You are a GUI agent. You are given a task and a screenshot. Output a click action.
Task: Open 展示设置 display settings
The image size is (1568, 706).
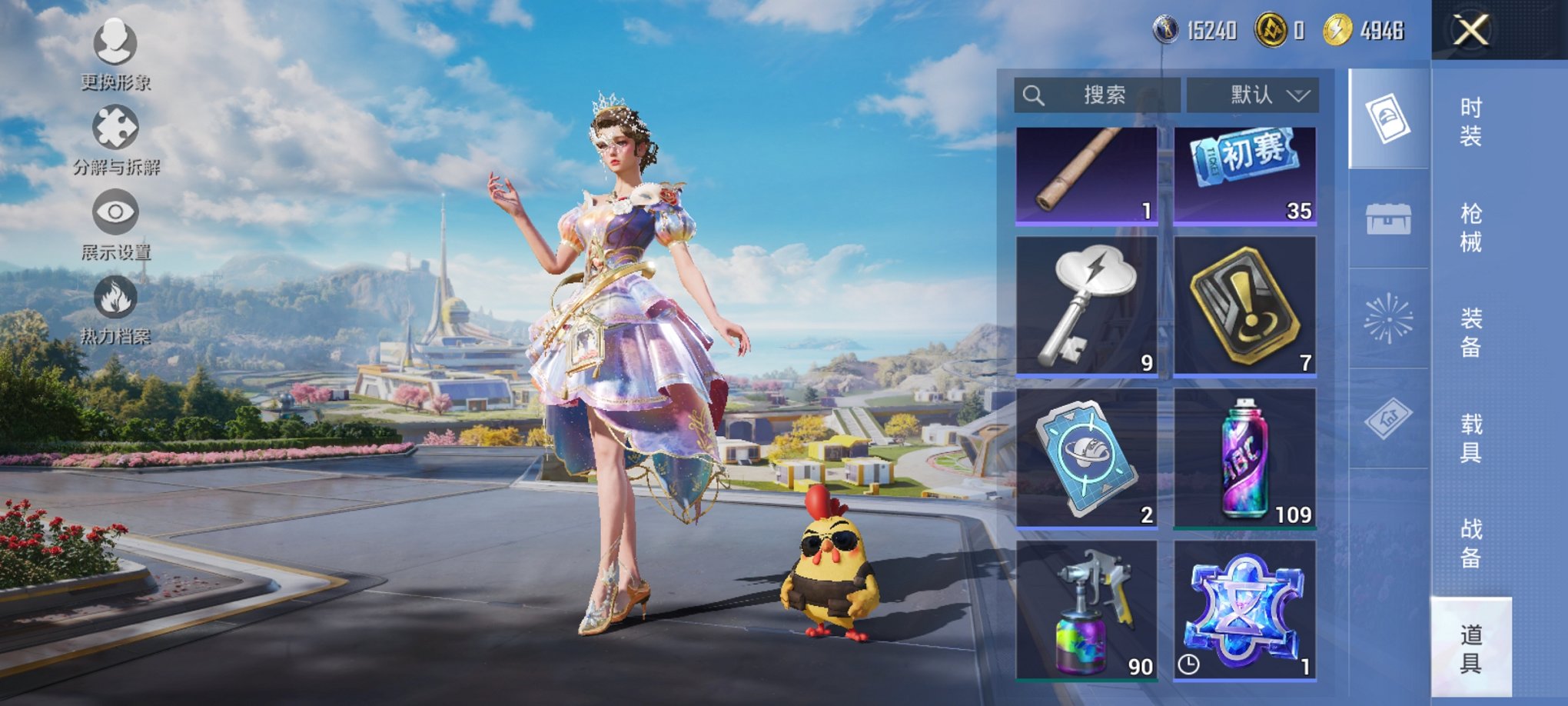[115, 225]
